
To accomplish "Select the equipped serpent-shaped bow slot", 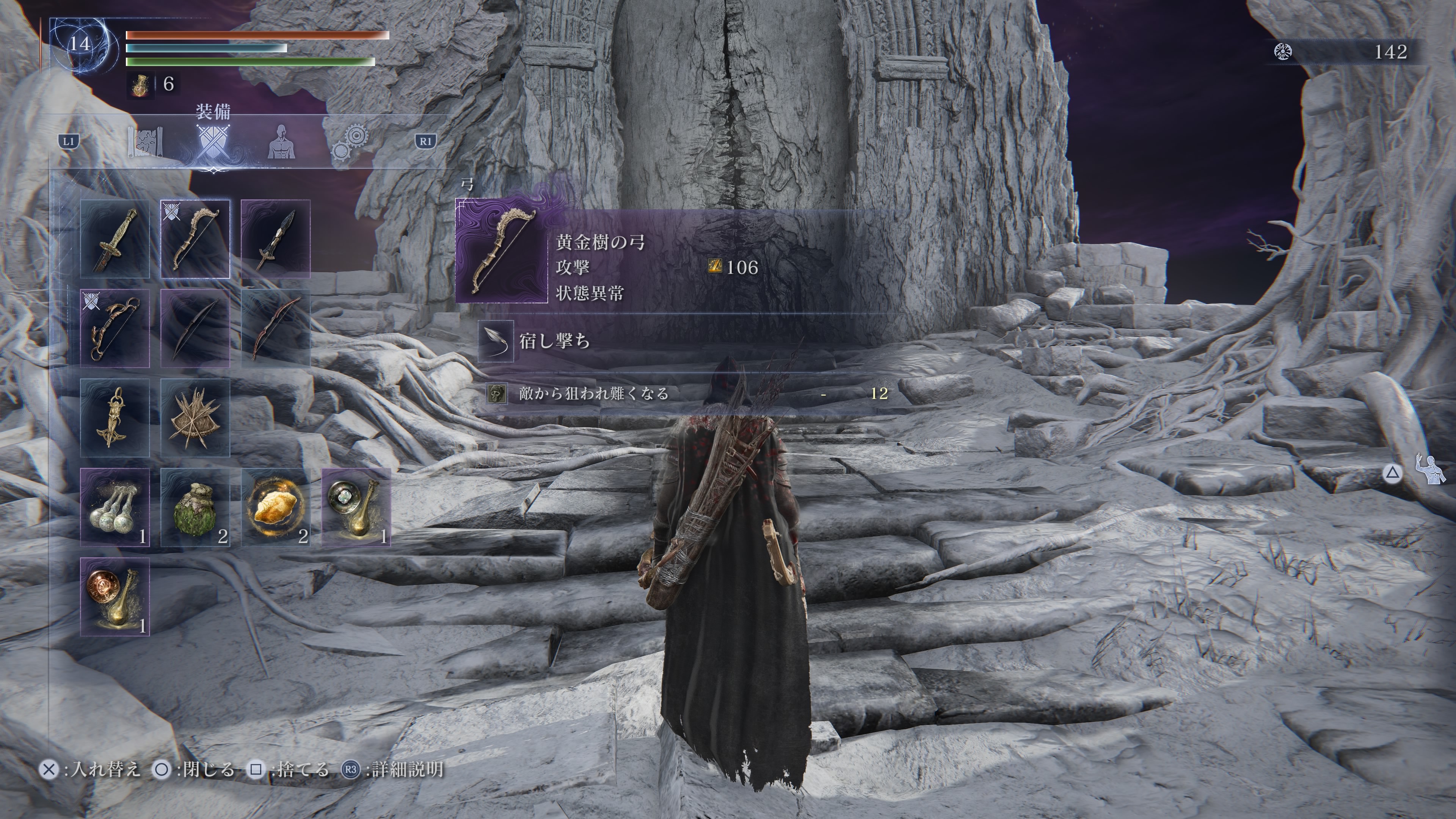I will (115, 328).
